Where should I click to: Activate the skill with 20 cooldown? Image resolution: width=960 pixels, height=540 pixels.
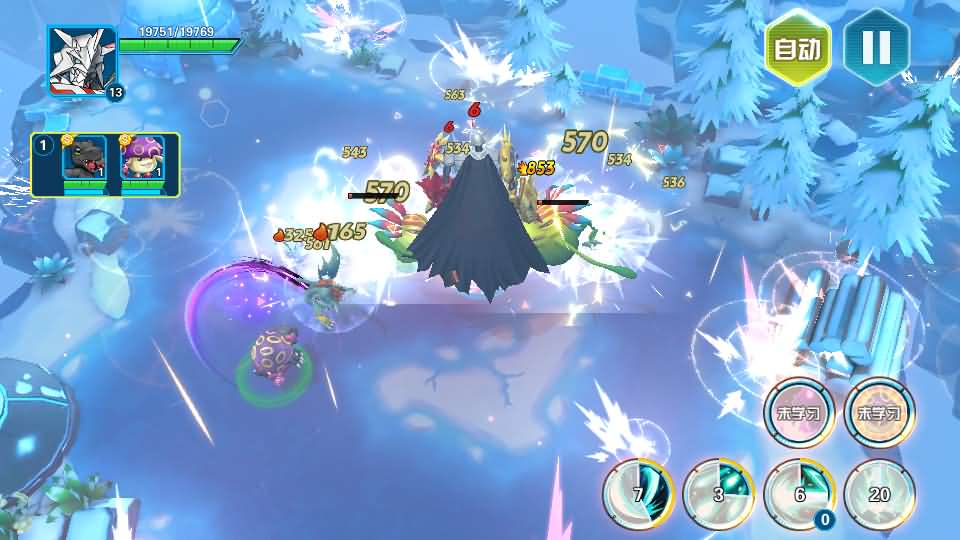(x=879, y=493)
